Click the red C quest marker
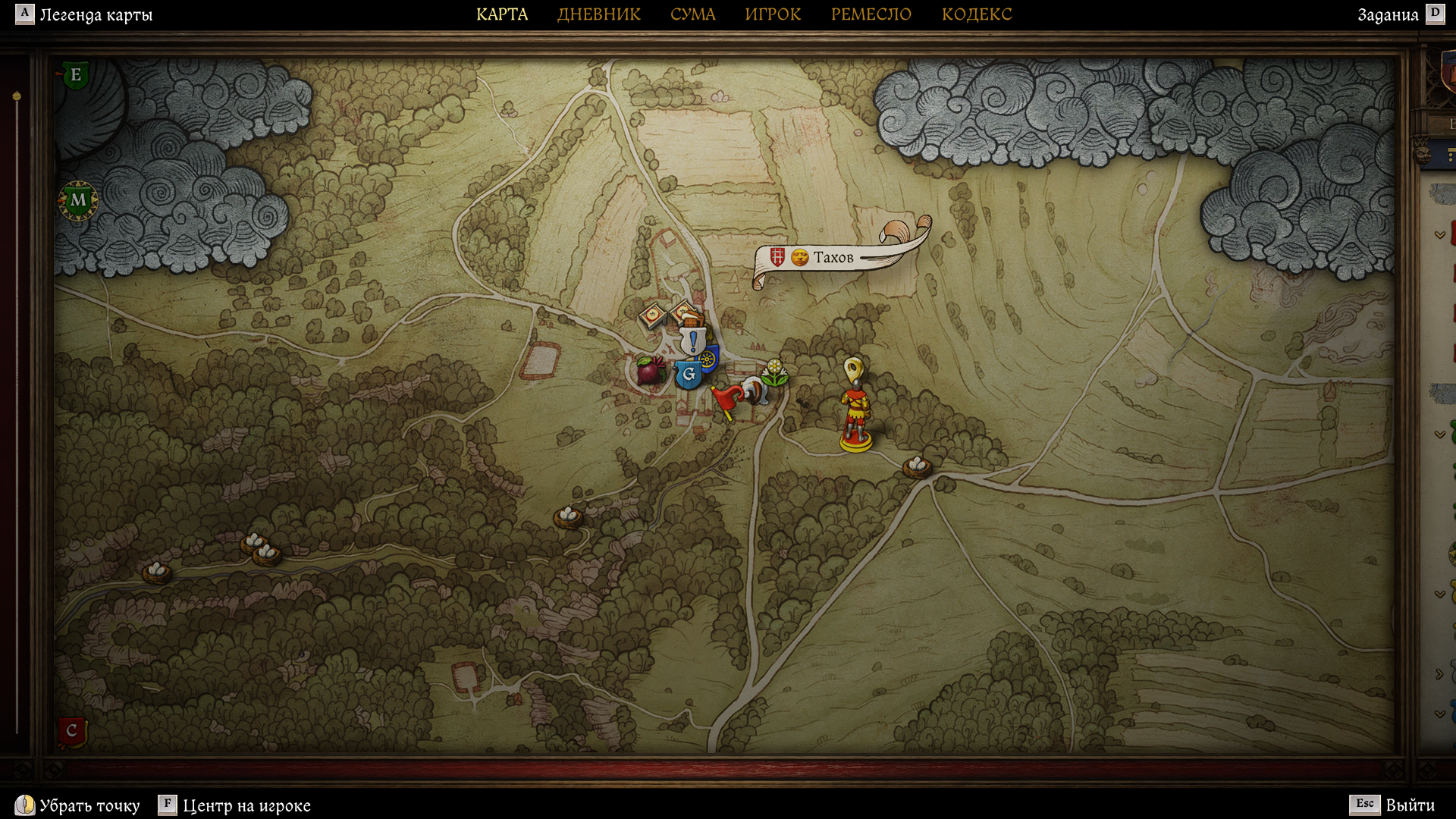 click(72, 731)
